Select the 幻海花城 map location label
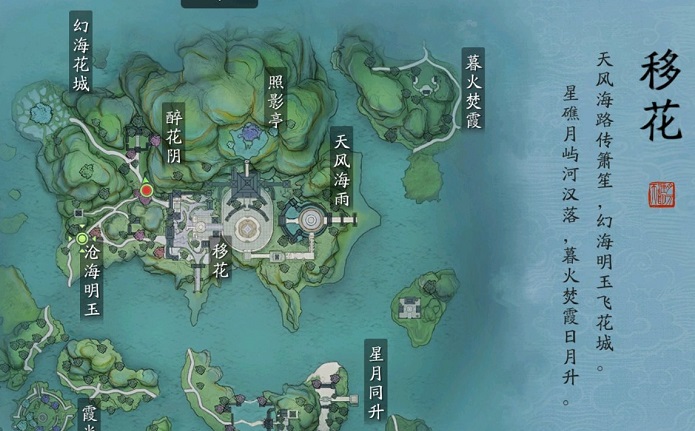The height and width of the screenshot is (431, 695). (81, 52)
